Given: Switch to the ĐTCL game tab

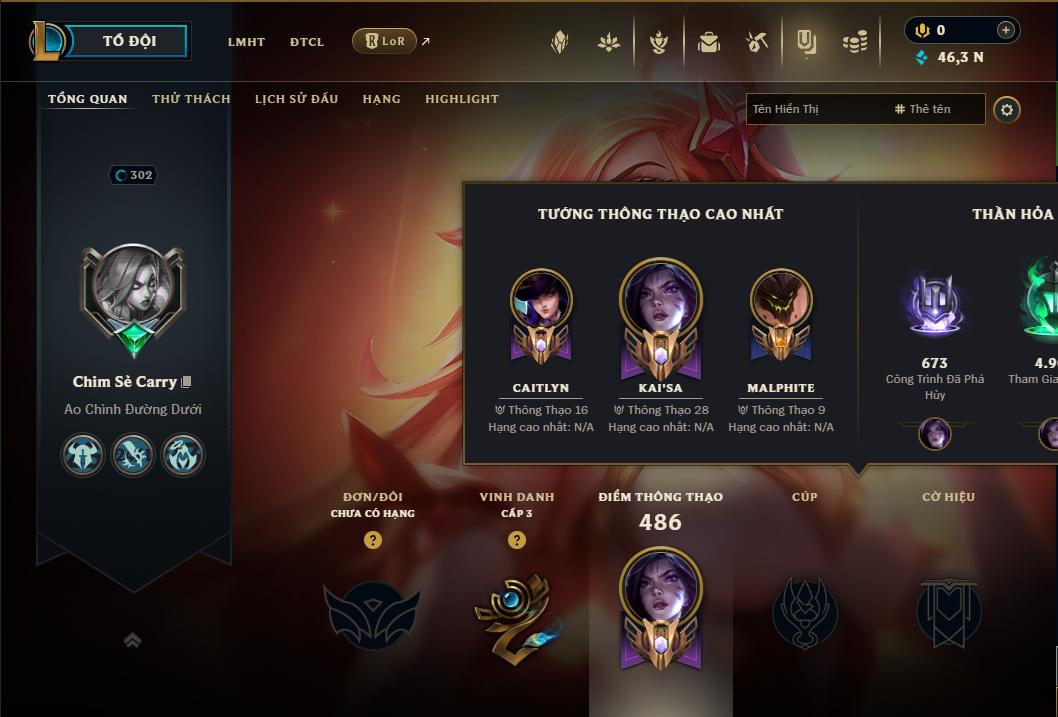Looking at the screenshot, I should click(x=307, y=42).
